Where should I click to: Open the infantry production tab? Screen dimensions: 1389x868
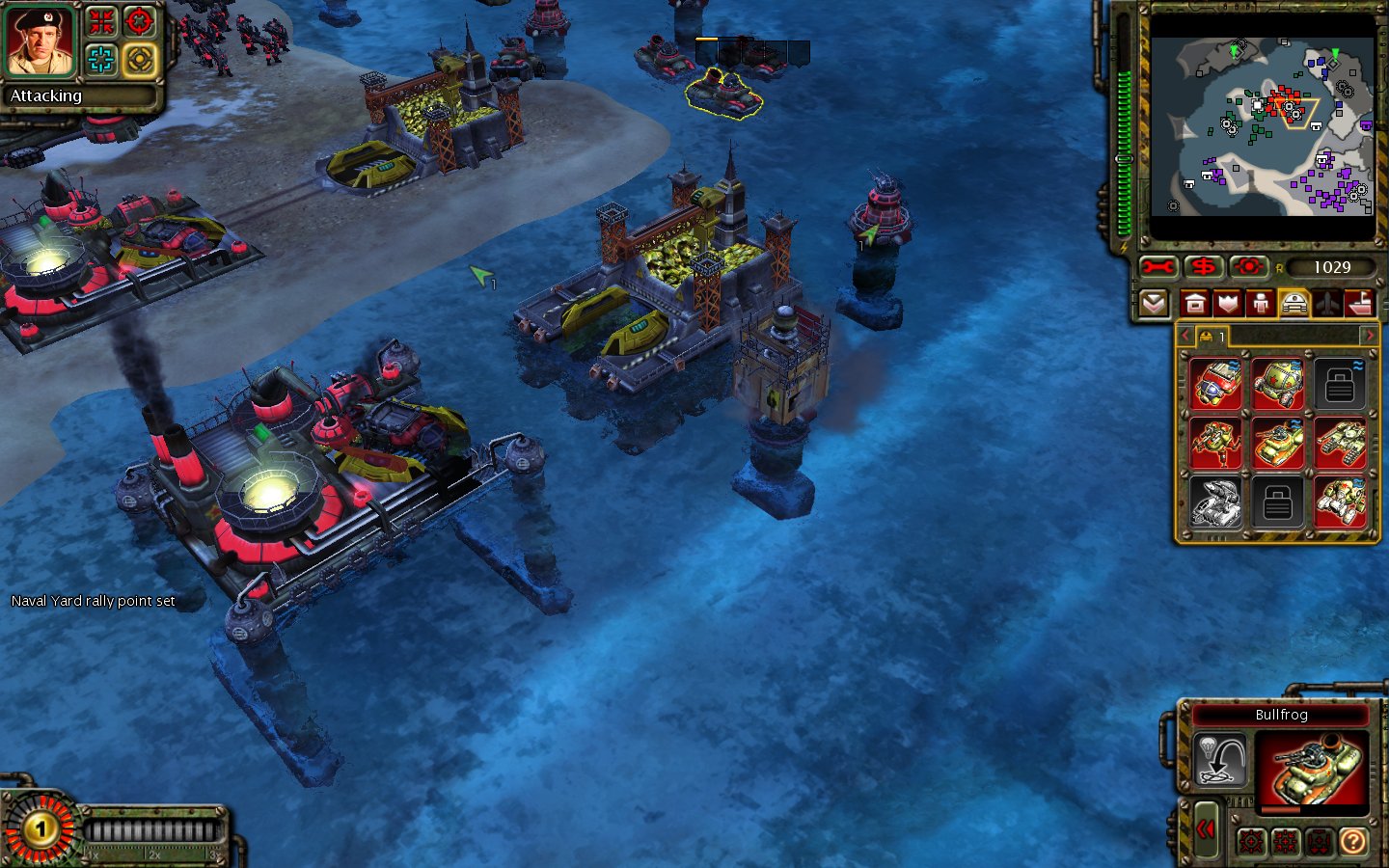pos(1261,305)
